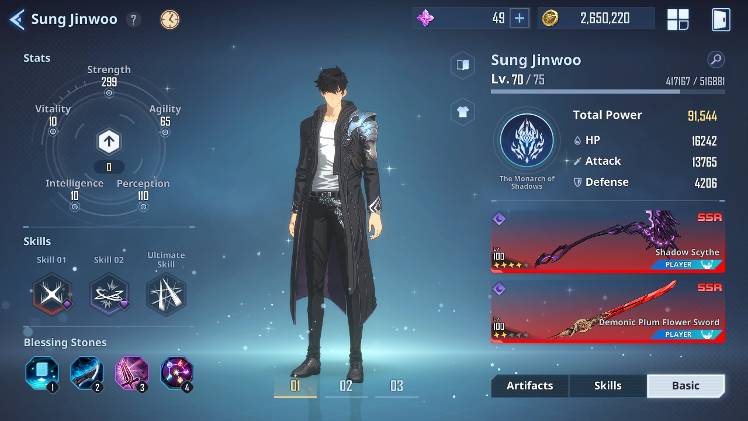Add more purple crystals with plus button
The width and height of the screenshot is (748, 421).
click(519, 18)
